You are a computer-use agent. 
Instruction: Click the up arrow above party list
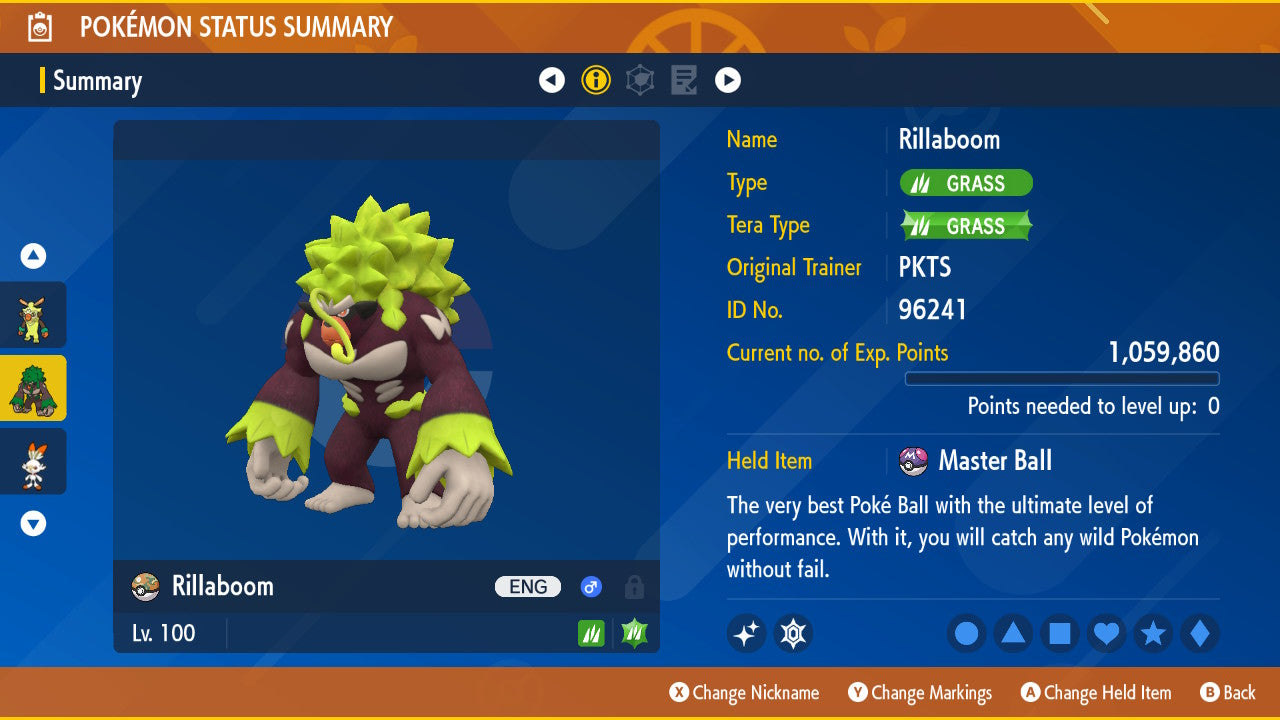click(x=32, y=256)
